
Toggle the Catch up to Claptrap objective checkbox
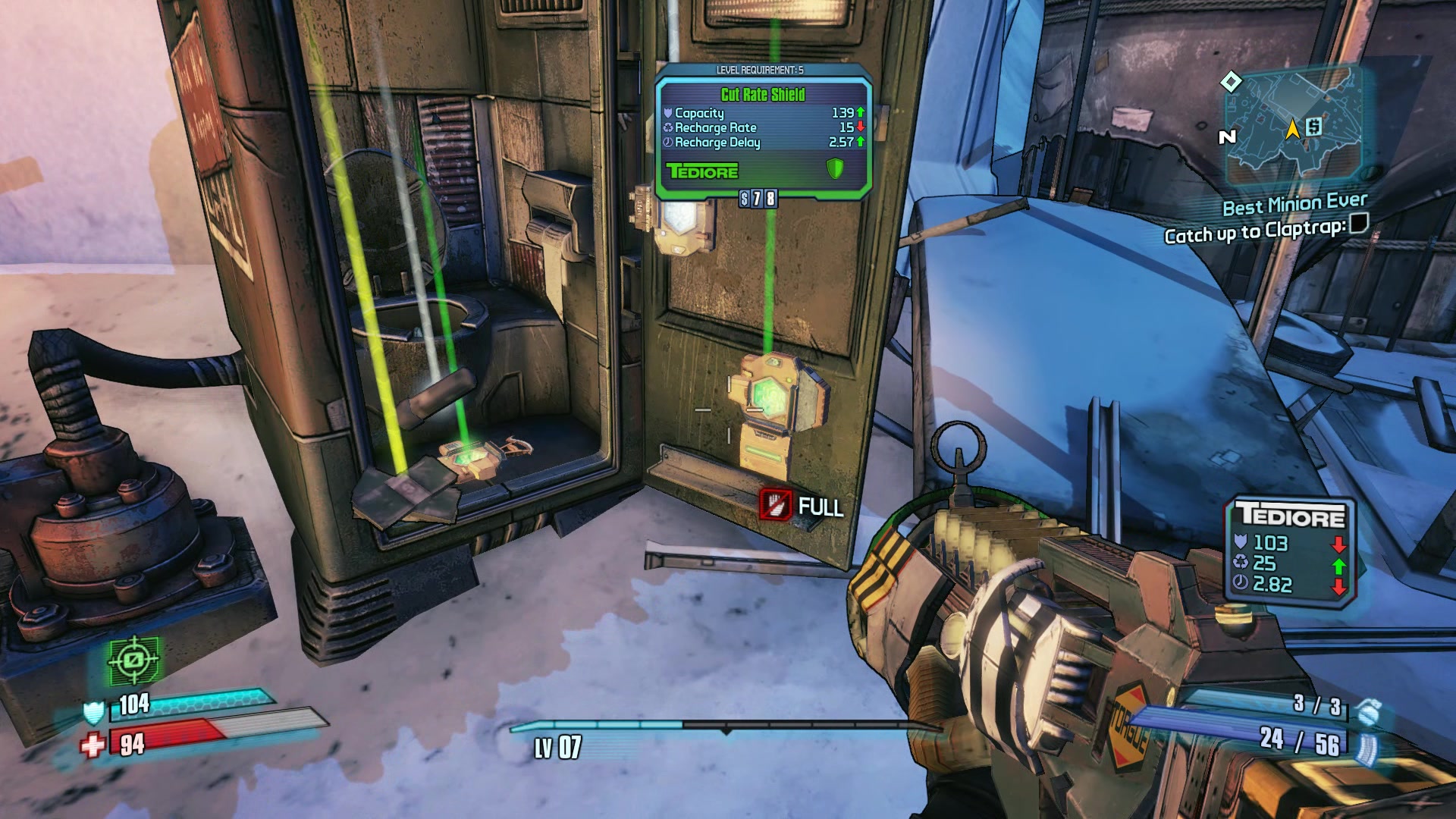[x=1360, y=223]
